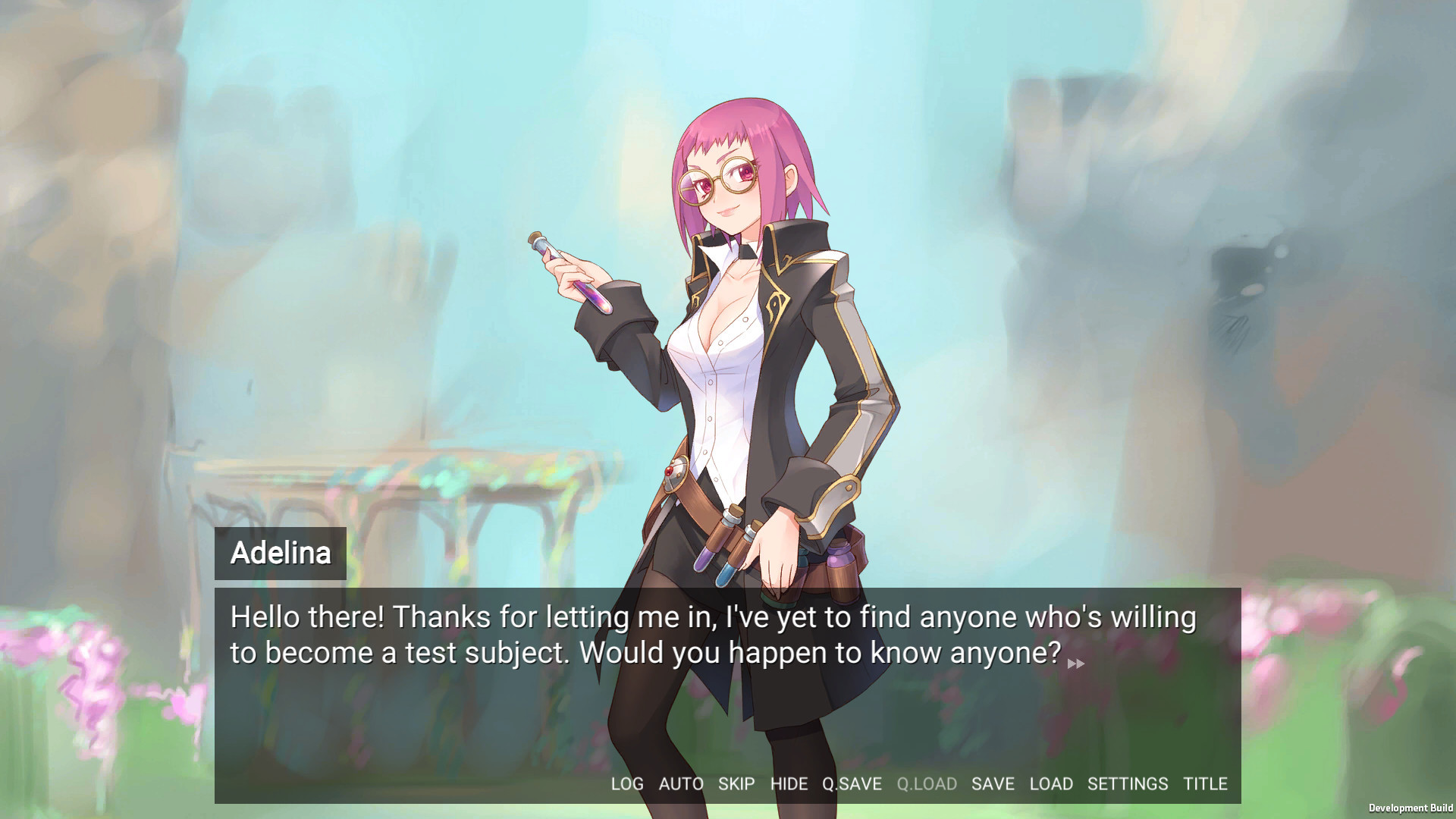
Task: Click the dialogue text area
Action: [x=713, y=633]
